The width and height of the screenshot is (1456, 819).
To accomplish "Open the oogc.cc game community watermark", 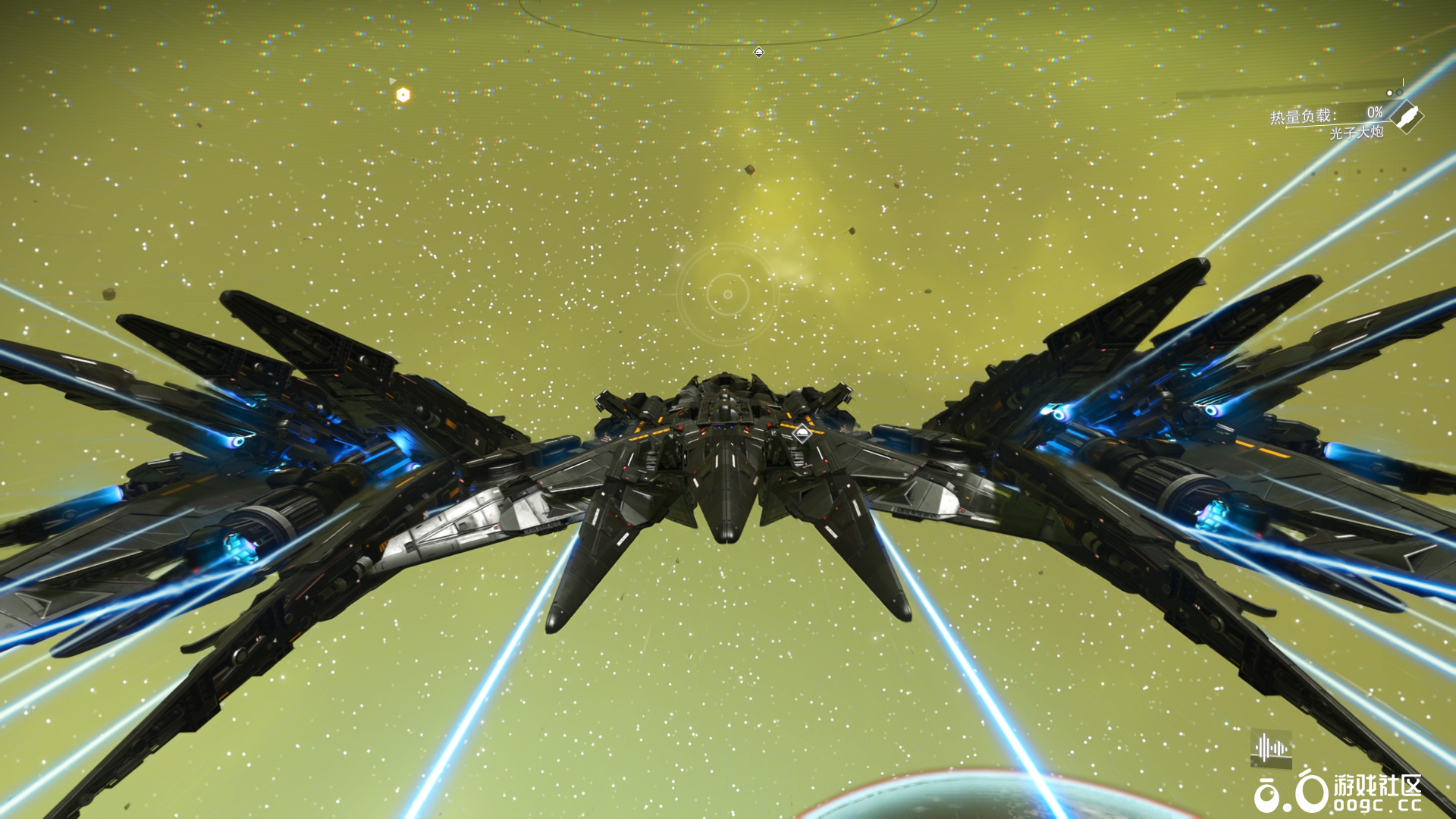I will pyautogui.click(x=1338, y=793).
